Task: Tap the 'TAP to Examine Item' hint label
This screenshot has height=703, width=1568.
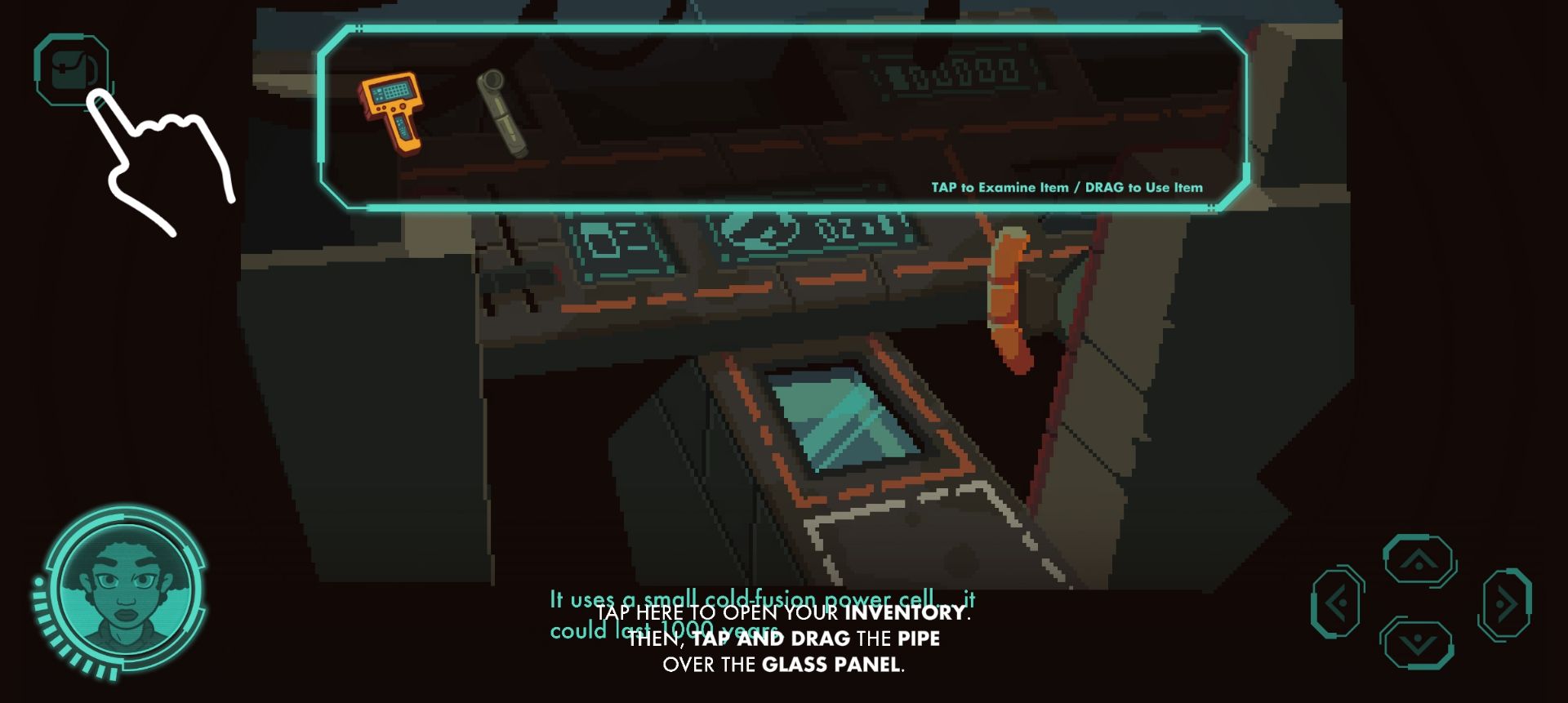Action: tap(1066, 187)
